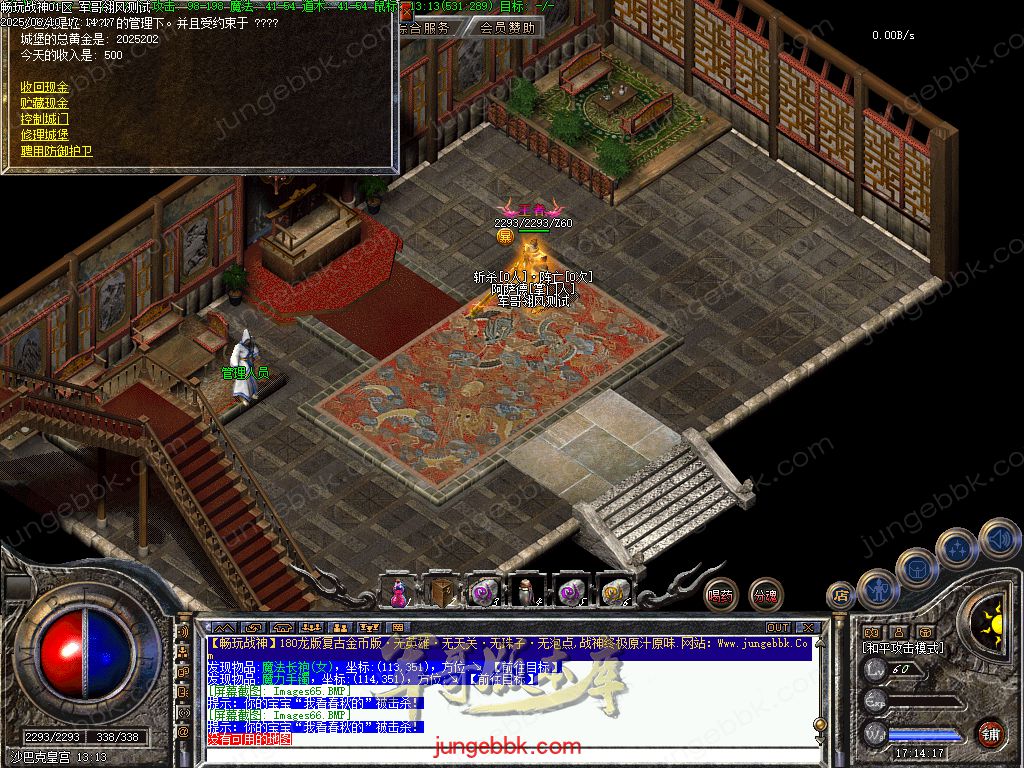Select 聘用防御护卫 option

point(57,151)
